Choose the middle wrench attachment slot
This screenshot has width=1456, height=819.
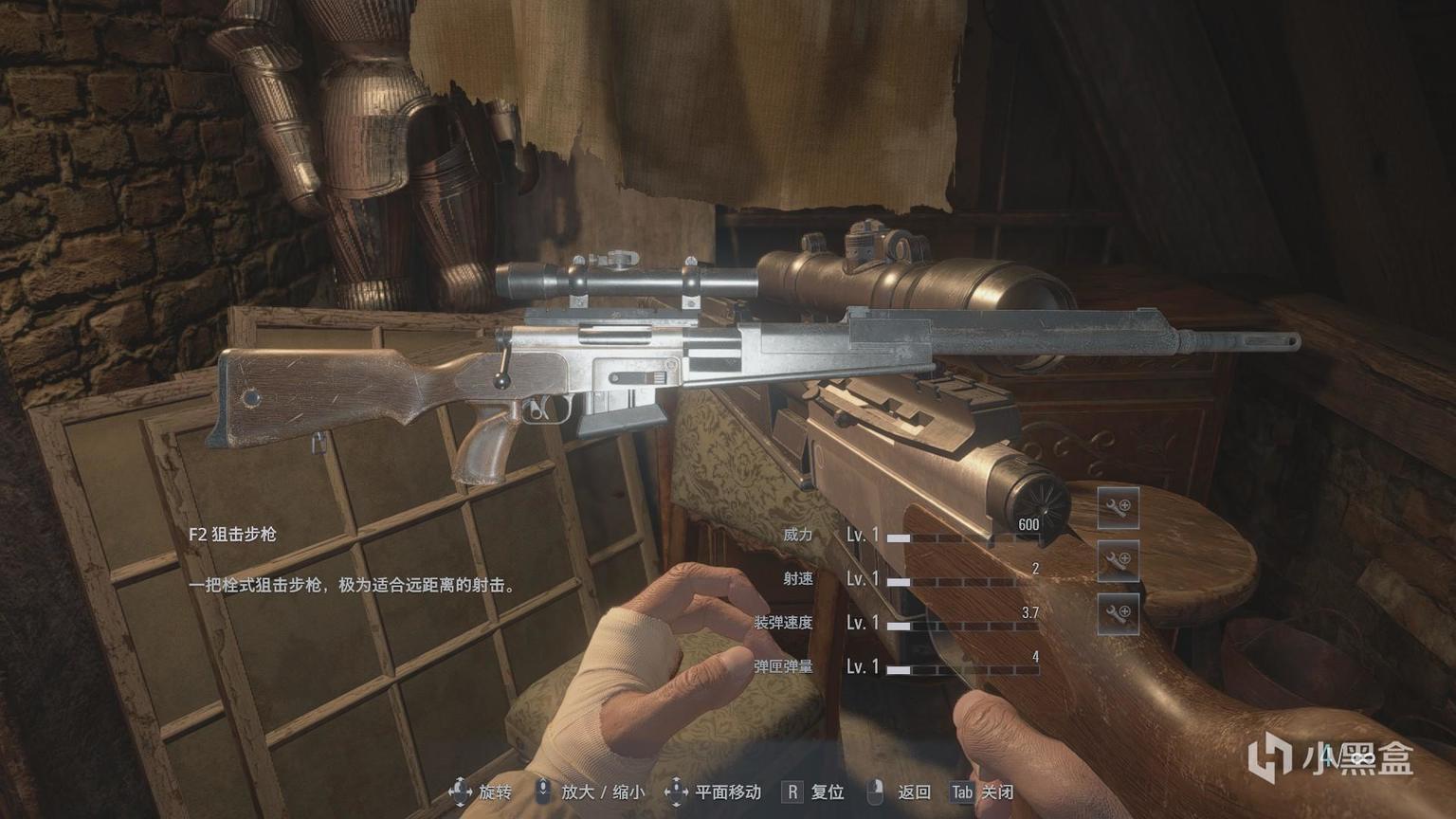coord(1119,560)
